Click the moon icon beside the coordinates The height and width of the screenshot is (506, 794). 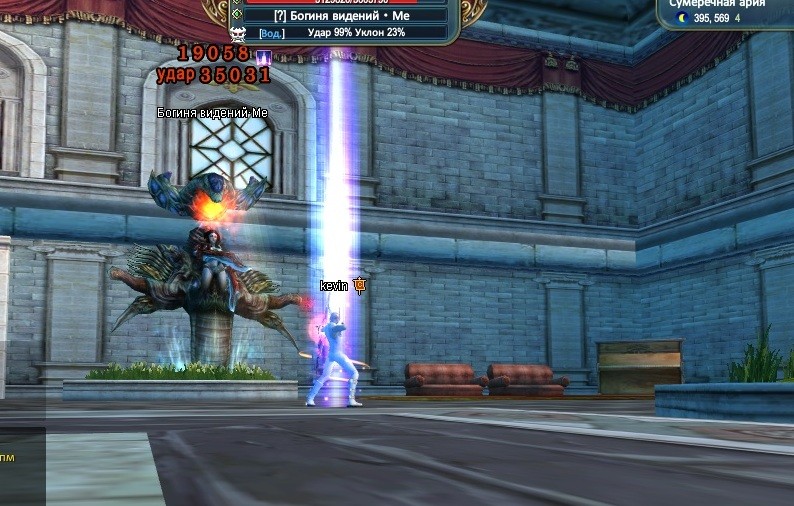[683, 18]
